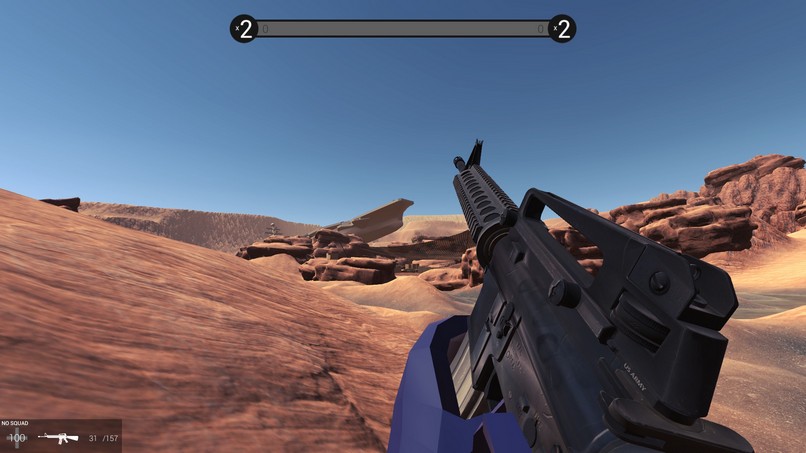806x453 pixels.
Task: Click the NO SQUAD status label
Action: (x=15, y=424)
